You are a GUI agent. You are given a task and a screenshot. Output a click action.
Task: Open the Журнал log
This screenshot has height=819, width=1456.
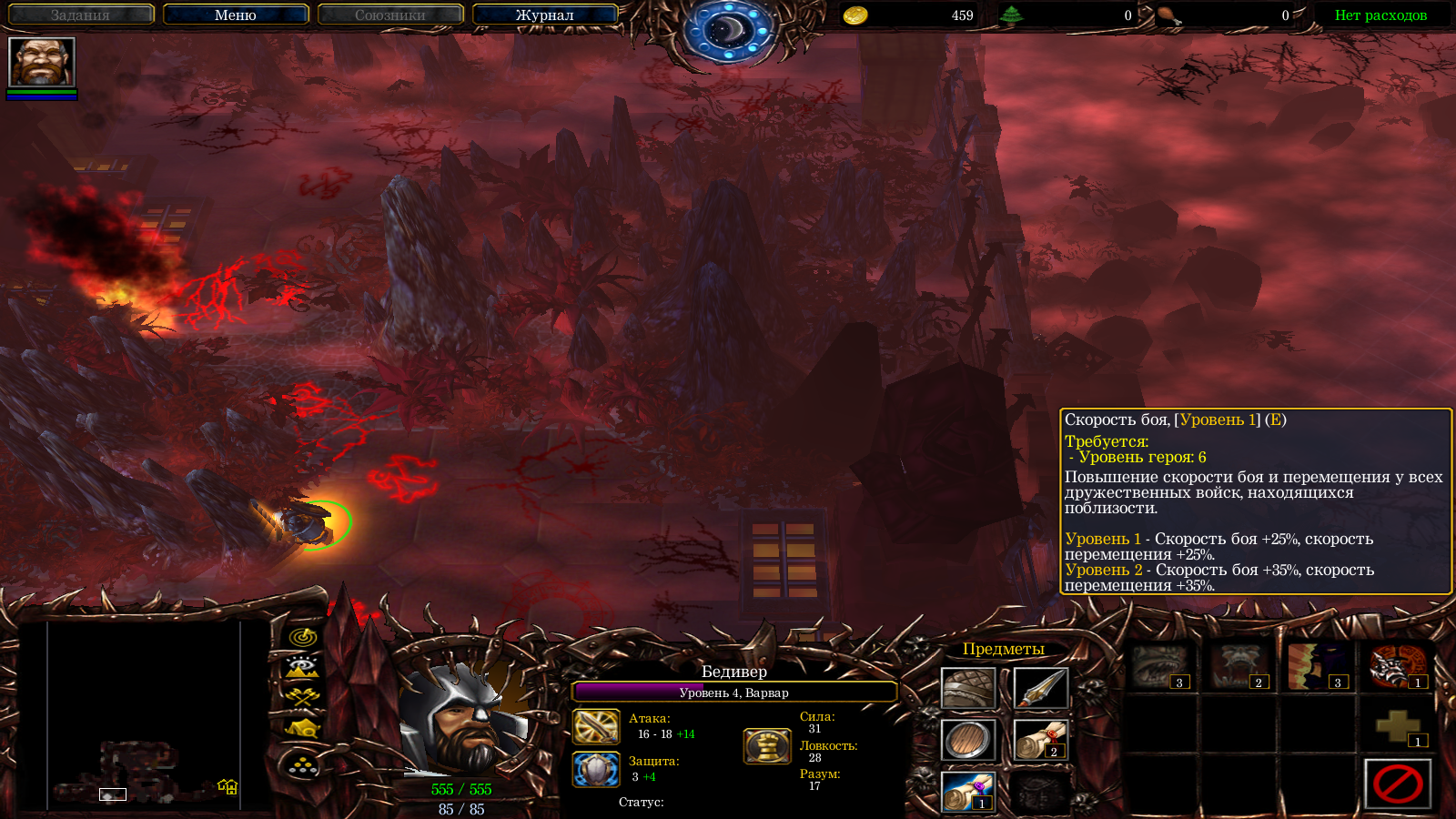tap(545, 15)
